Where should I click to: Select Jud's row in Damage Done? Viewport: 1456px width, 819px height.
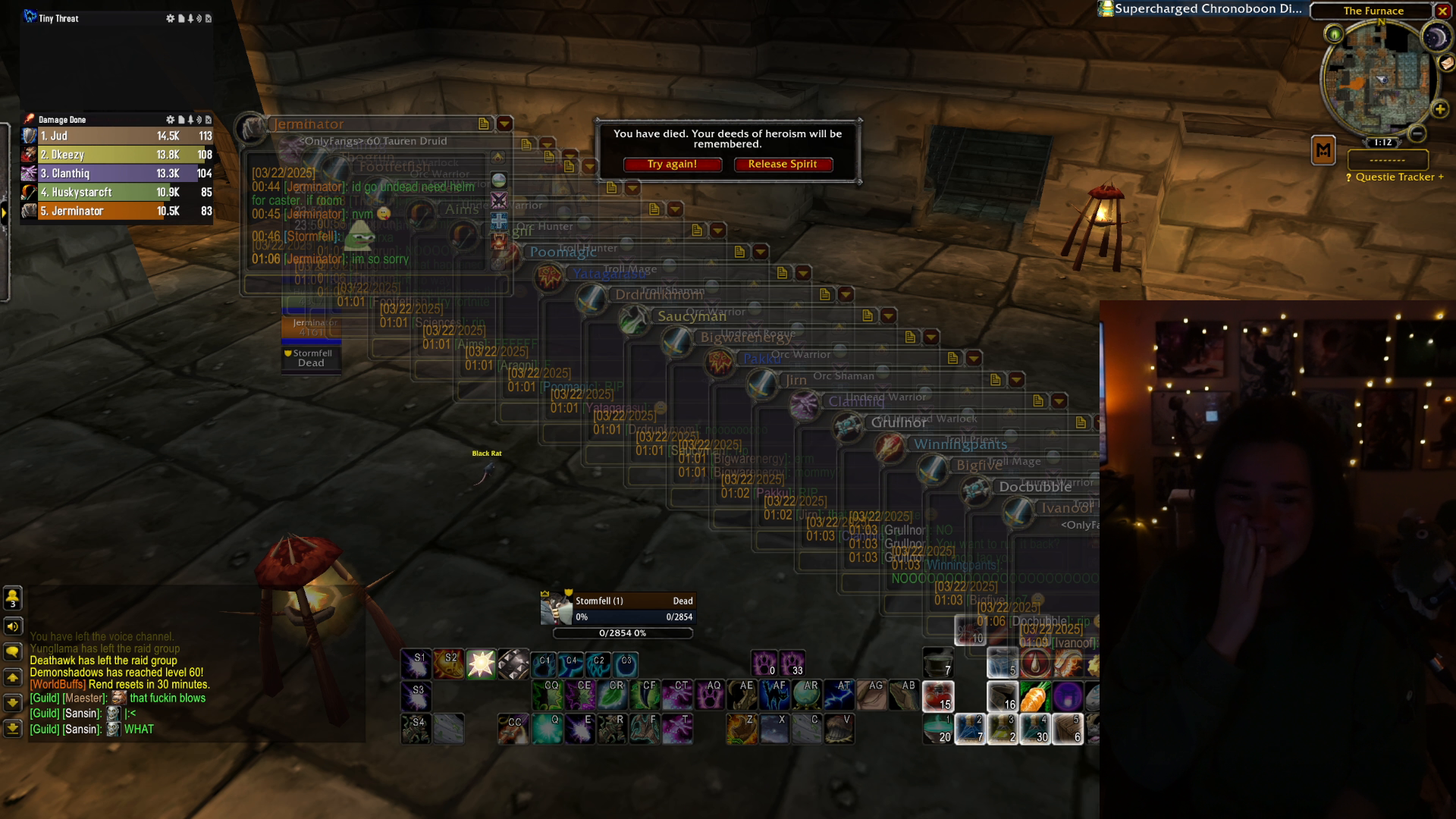coord(118,136)
